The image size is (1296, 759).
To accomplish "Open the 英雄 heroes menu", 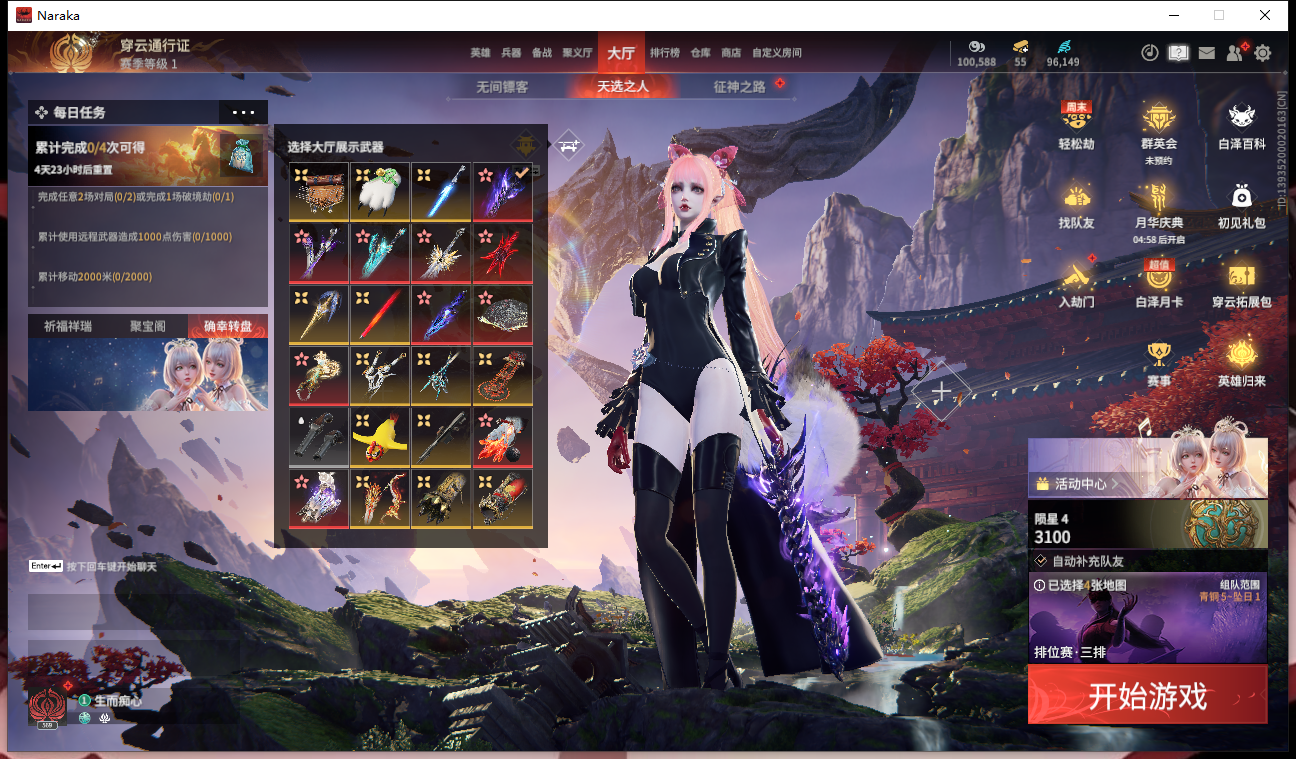I will pyautogui.click(x=480, y=53).
